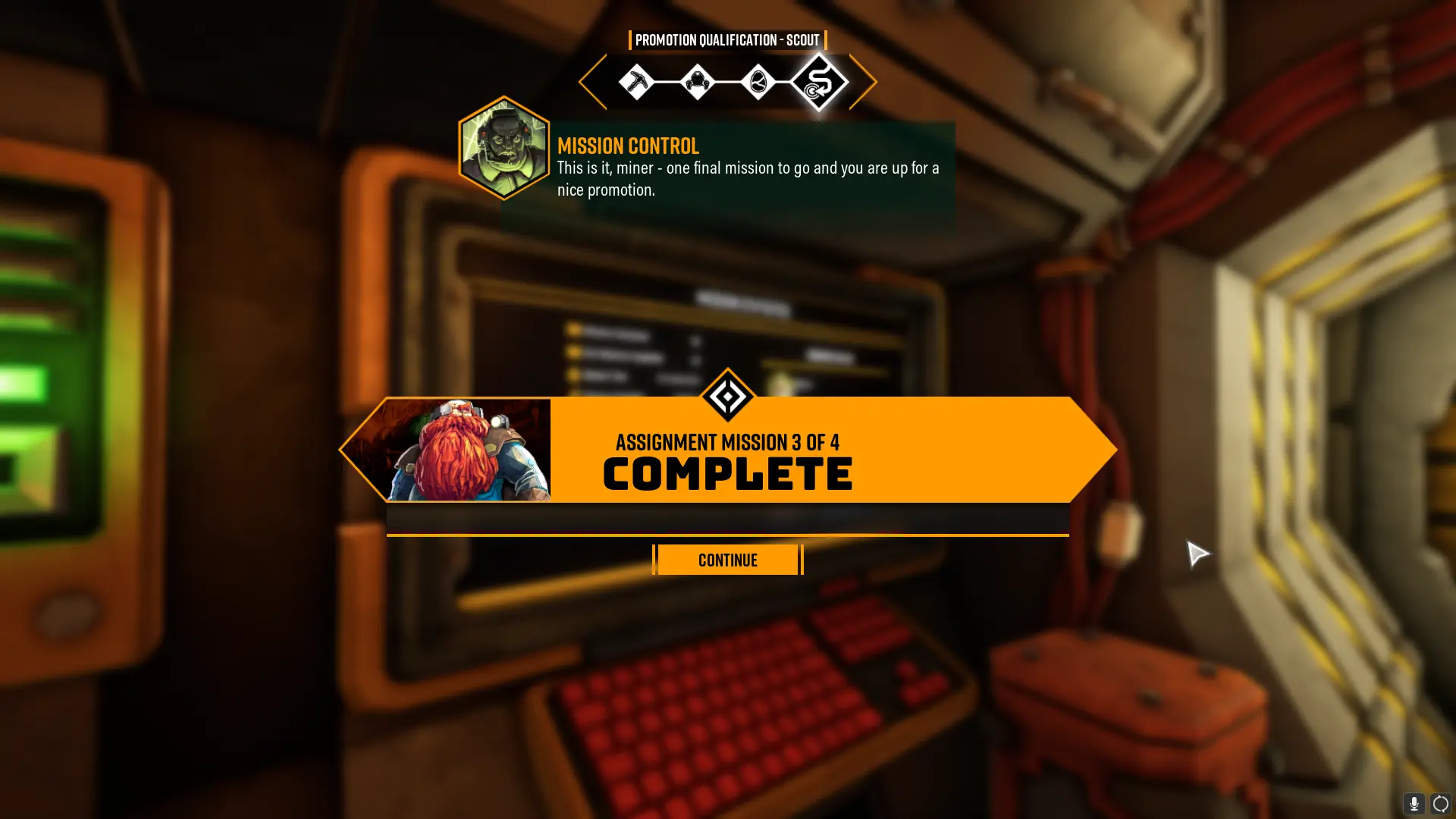Select the mule robot mission node

[x=697, y=82]
